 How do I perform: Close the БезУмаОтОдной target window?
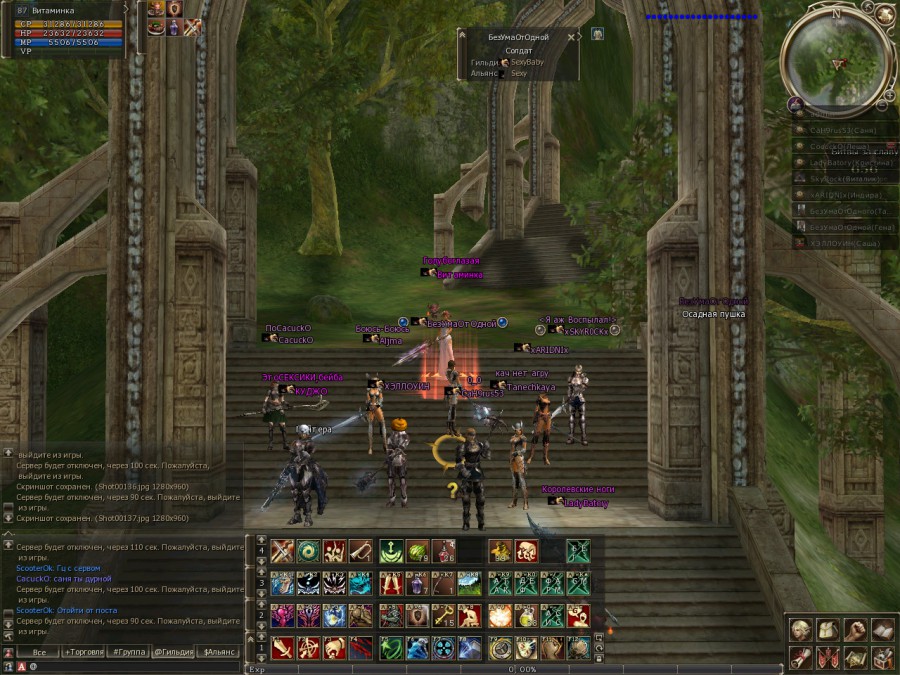(x=571, y=37)
